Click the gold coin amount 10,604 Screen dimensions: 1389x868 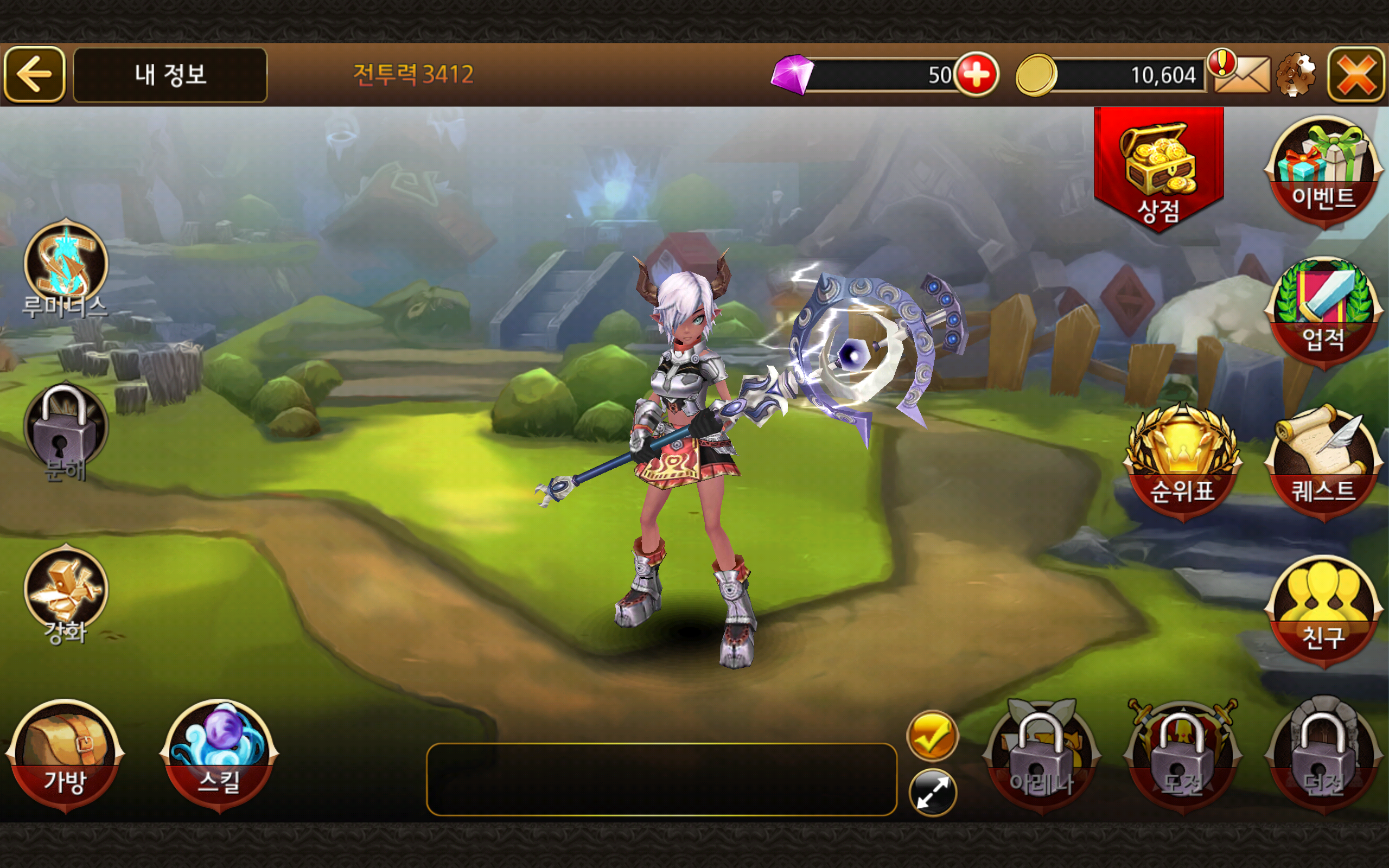[x=1165, y=75]
